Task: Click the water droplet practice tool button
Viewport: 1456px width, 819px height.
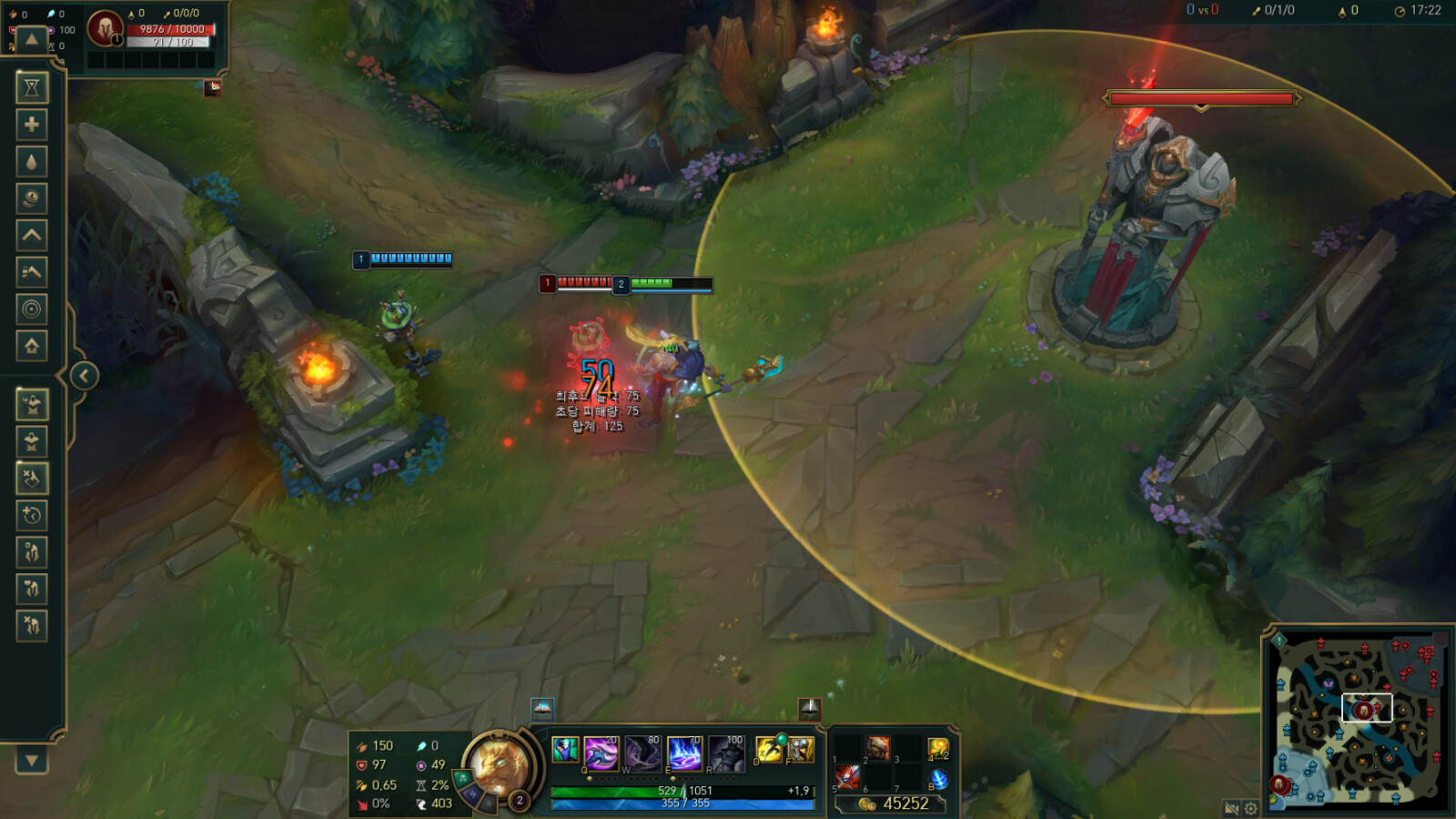Action: 32,162
